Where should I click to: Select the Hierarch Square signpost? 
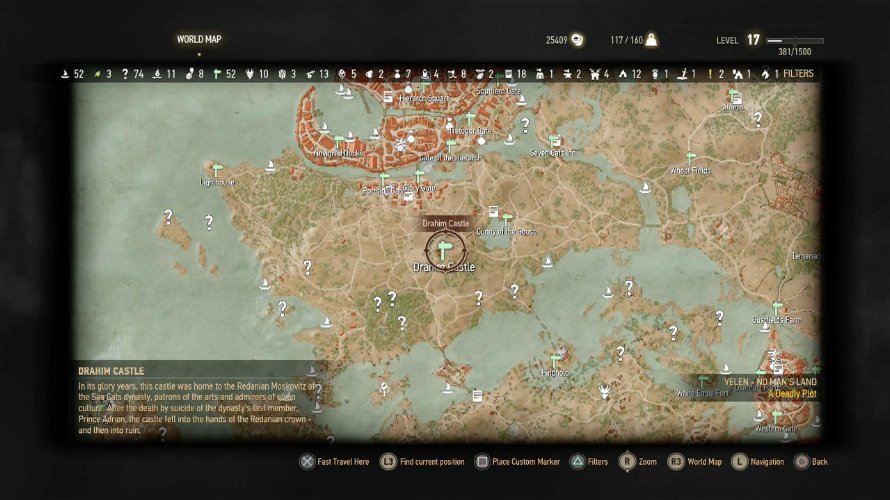[x=424, y=87]
